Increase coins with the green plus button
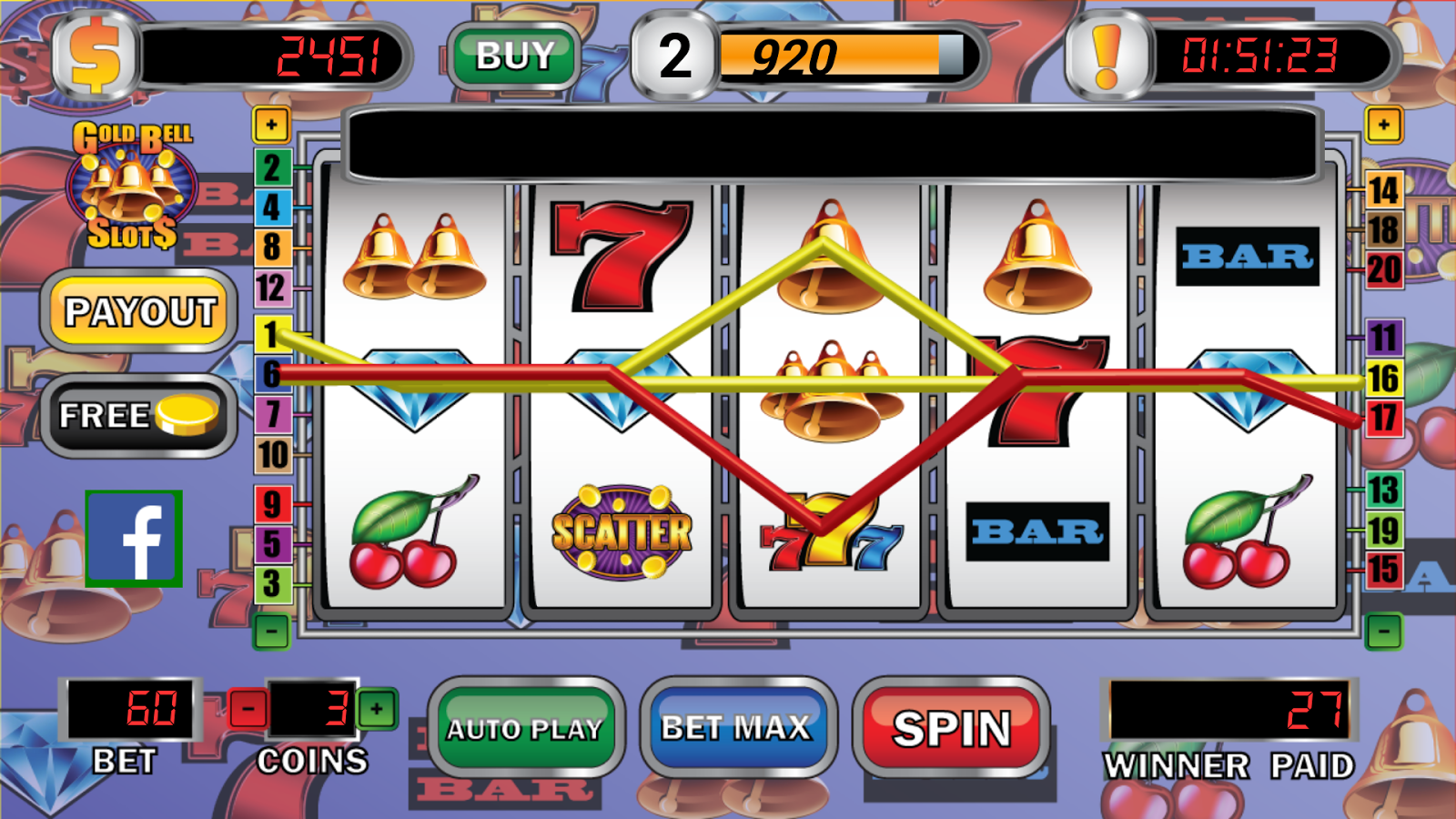This screenshot has width=1456, height=819. (378, 708)
